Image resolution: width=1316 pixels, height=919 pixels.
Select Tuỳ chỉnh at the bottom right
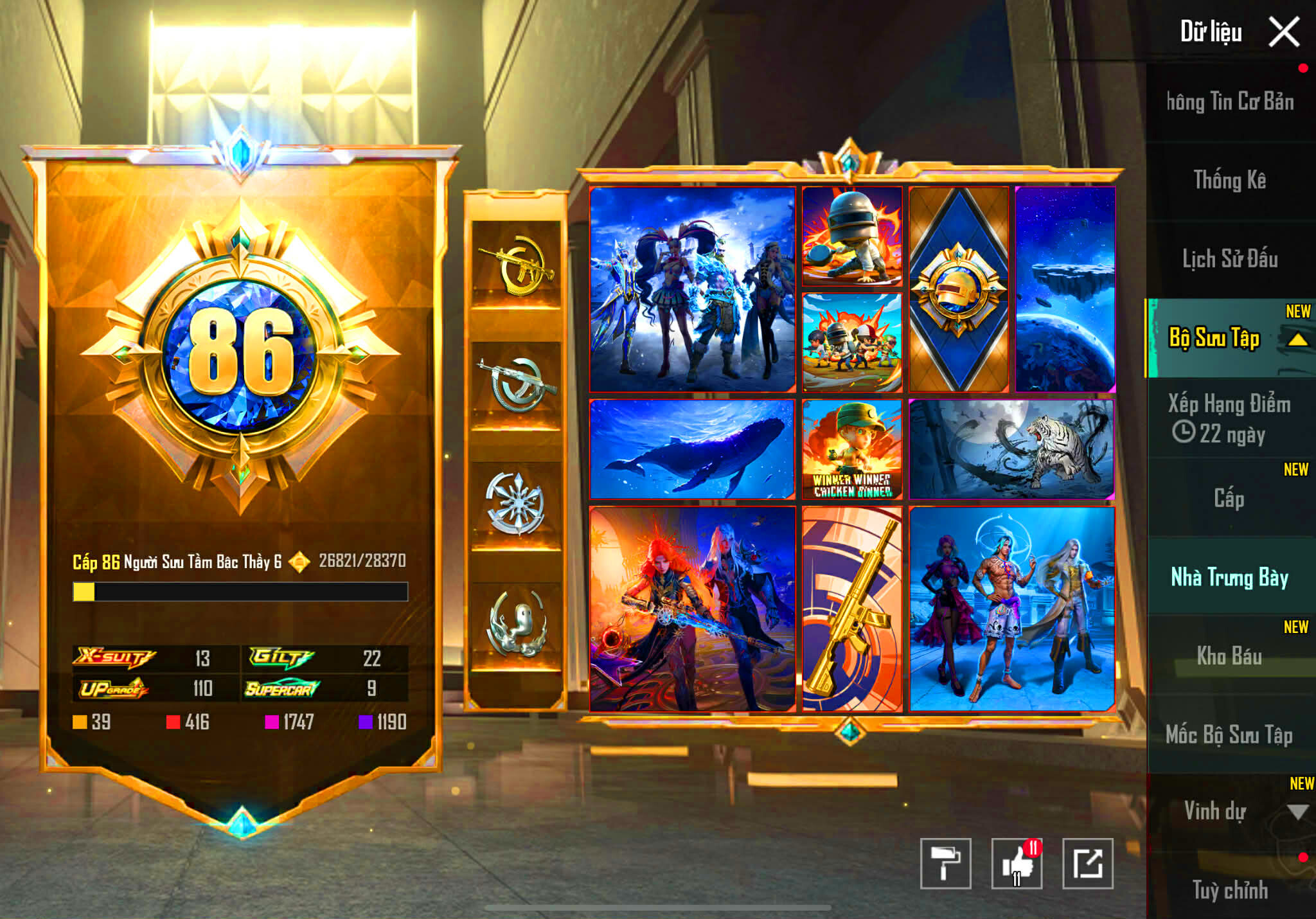point(1231,892)
